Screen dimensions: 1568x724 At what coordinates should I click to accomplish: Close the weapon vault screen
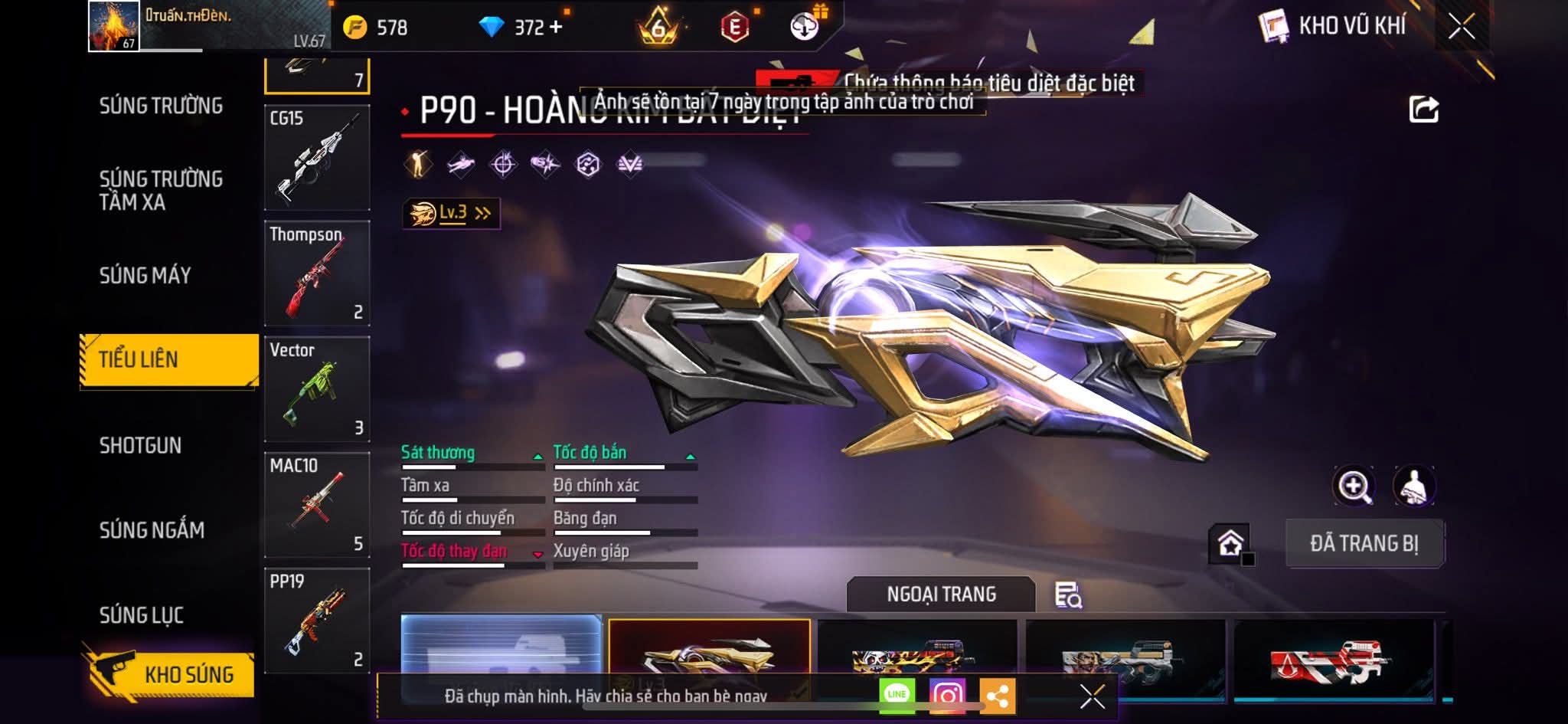(x=1461, y=27)
